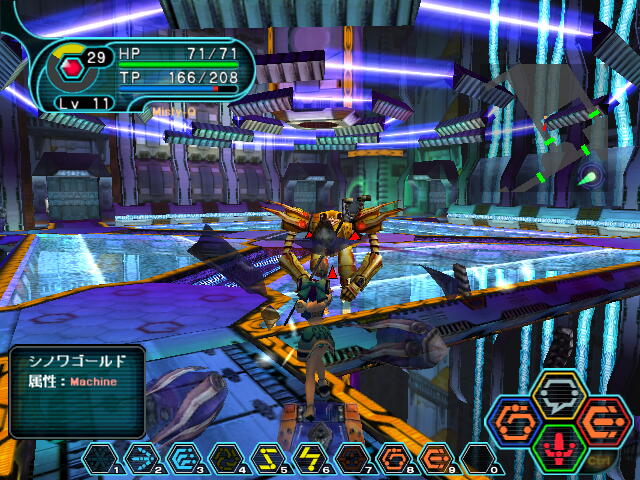Select the dark red icon in slot 7

(x=353, y=459)
